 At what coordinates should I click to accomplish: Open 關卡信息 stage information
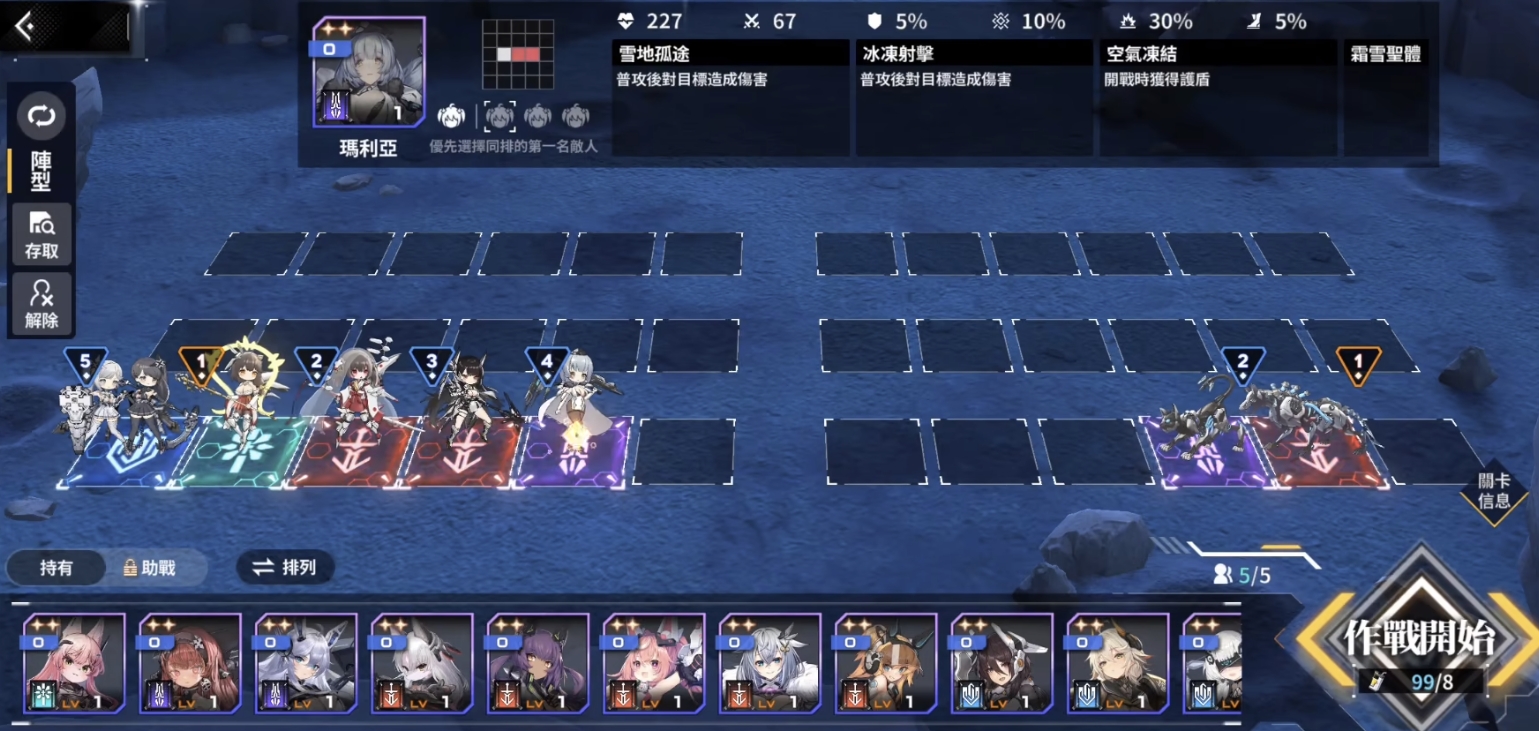(x=1493, y=492)
